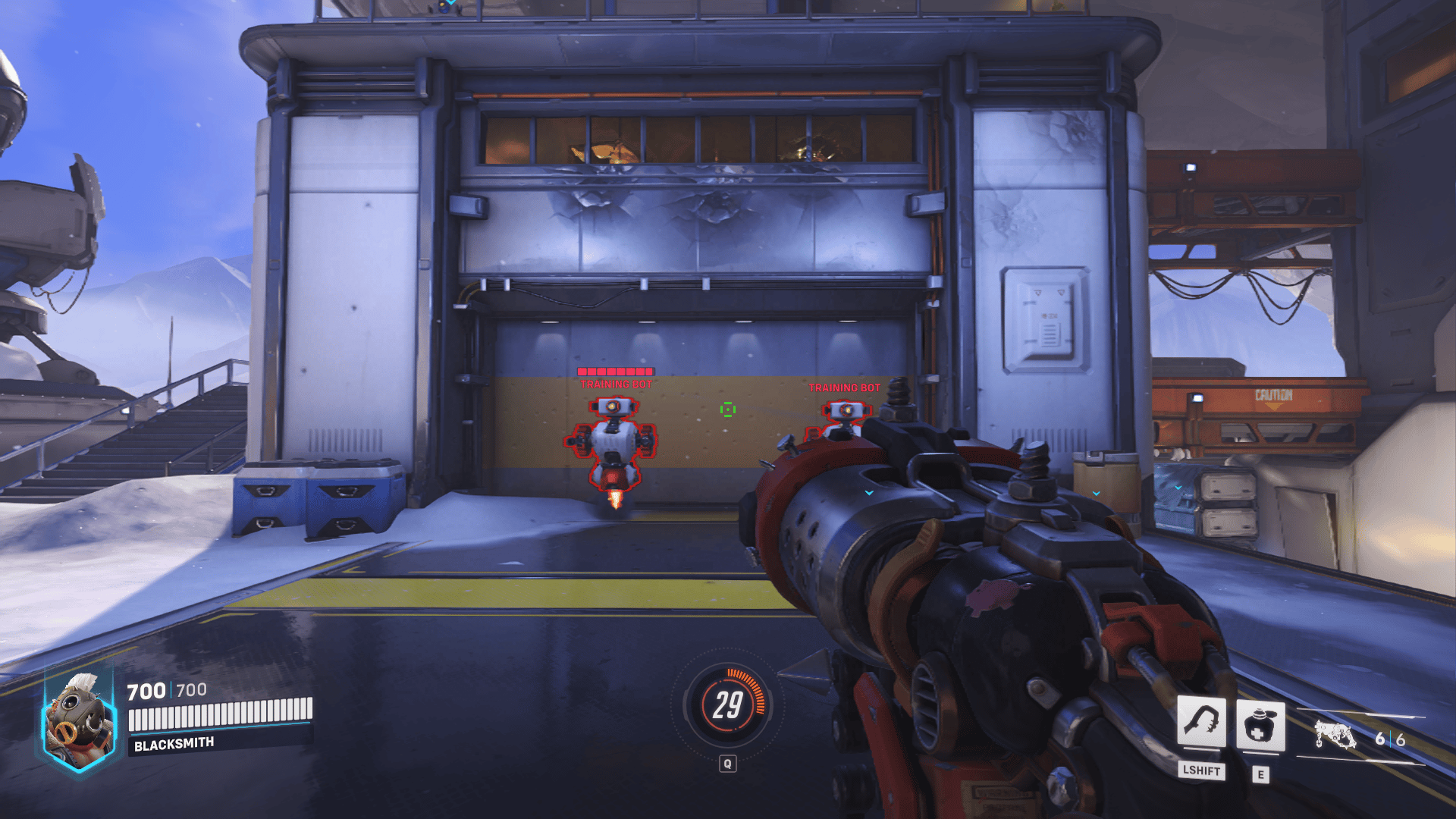Click the green crosshair in screen center
The image size is (1456, 819).
coord(728,409)
